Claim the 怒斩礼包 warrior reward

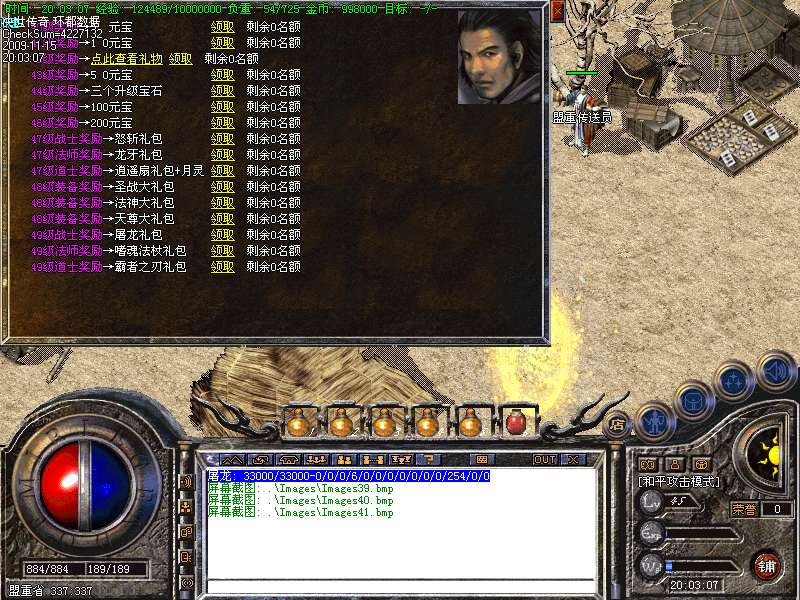coord(222,139)
